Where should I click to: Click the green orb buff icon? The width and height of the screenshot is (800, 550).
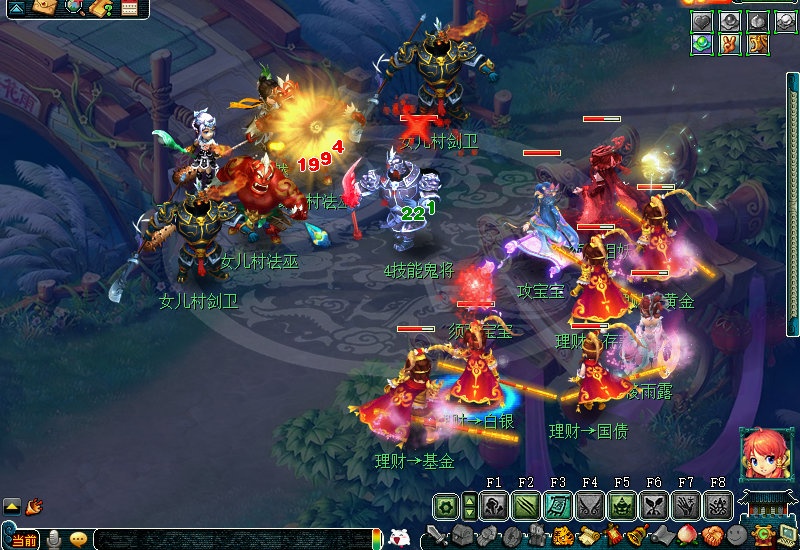(701, 44)
